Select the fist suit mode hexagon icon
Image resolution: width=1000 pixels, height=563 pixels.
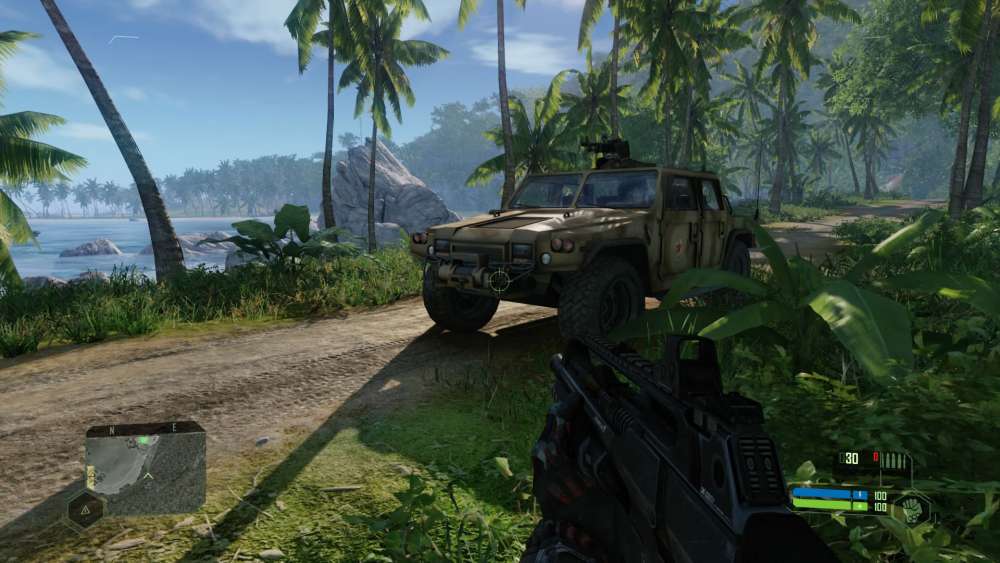point(911,507)
